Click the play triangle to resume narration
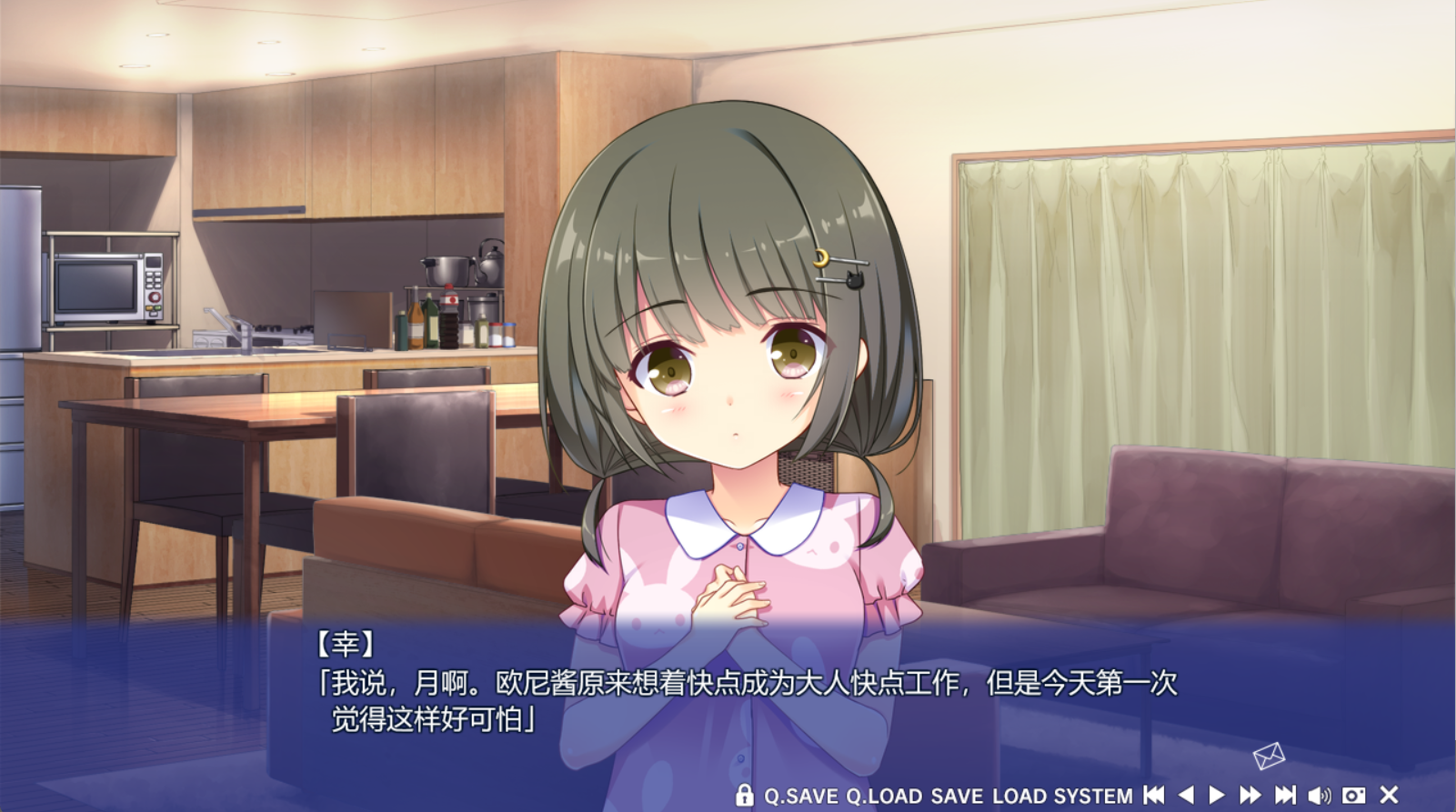 pyautogui.click(x=1219, y=795)
